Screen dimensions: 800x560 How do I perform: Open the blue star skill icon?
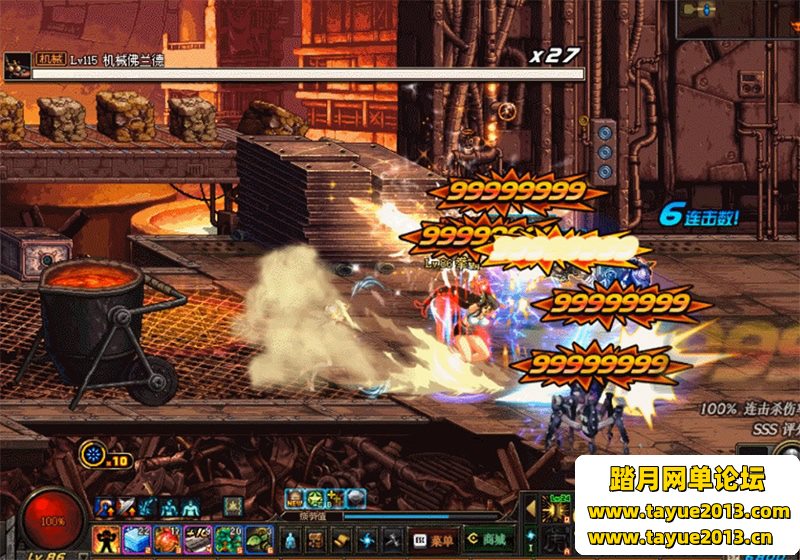point(367,539)
